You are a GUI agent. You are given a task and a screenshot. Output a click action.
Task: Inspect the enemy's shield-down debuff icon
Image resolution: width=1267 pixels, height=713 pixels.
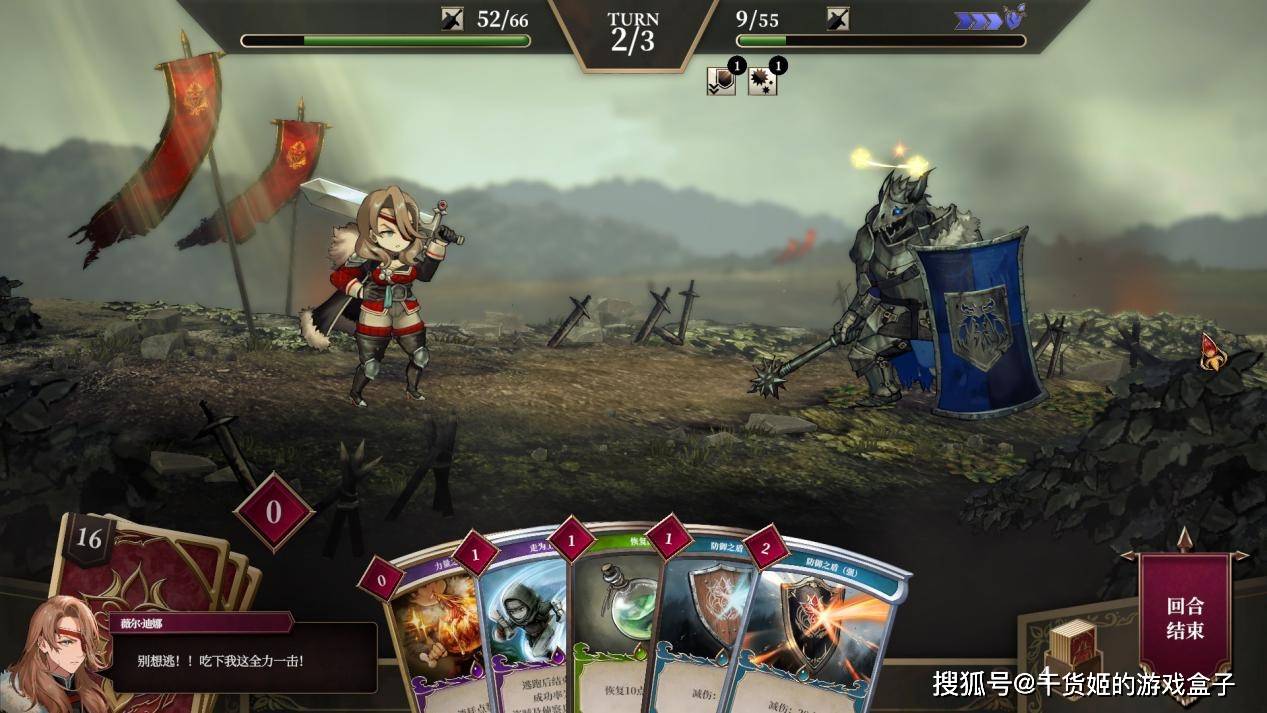[721, 81]
